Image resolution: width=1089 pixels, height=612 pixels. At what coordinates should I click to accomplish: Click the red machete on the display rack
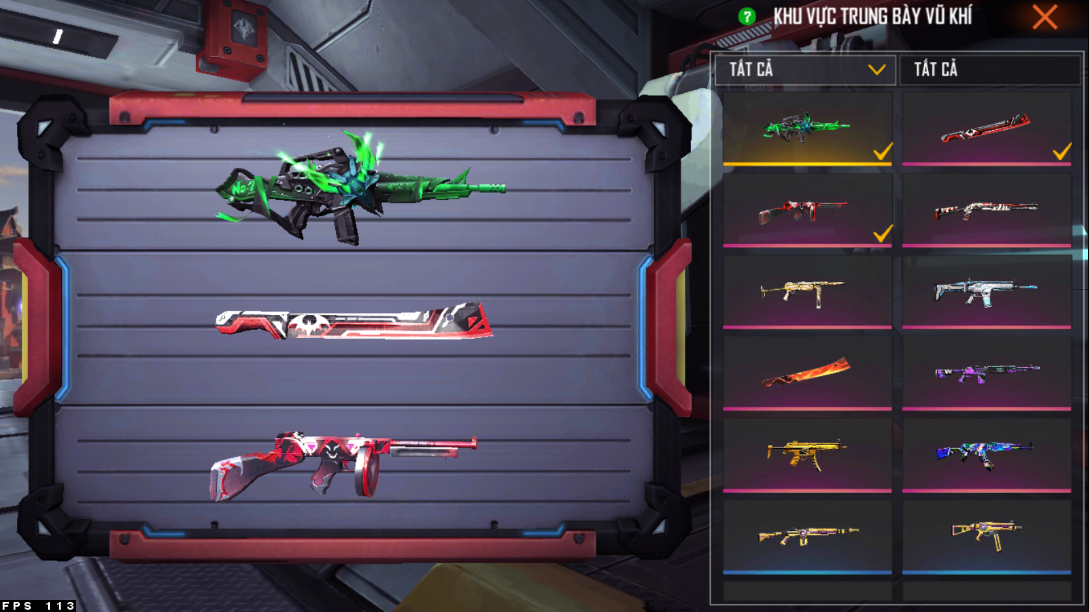[x=354, y=322]
